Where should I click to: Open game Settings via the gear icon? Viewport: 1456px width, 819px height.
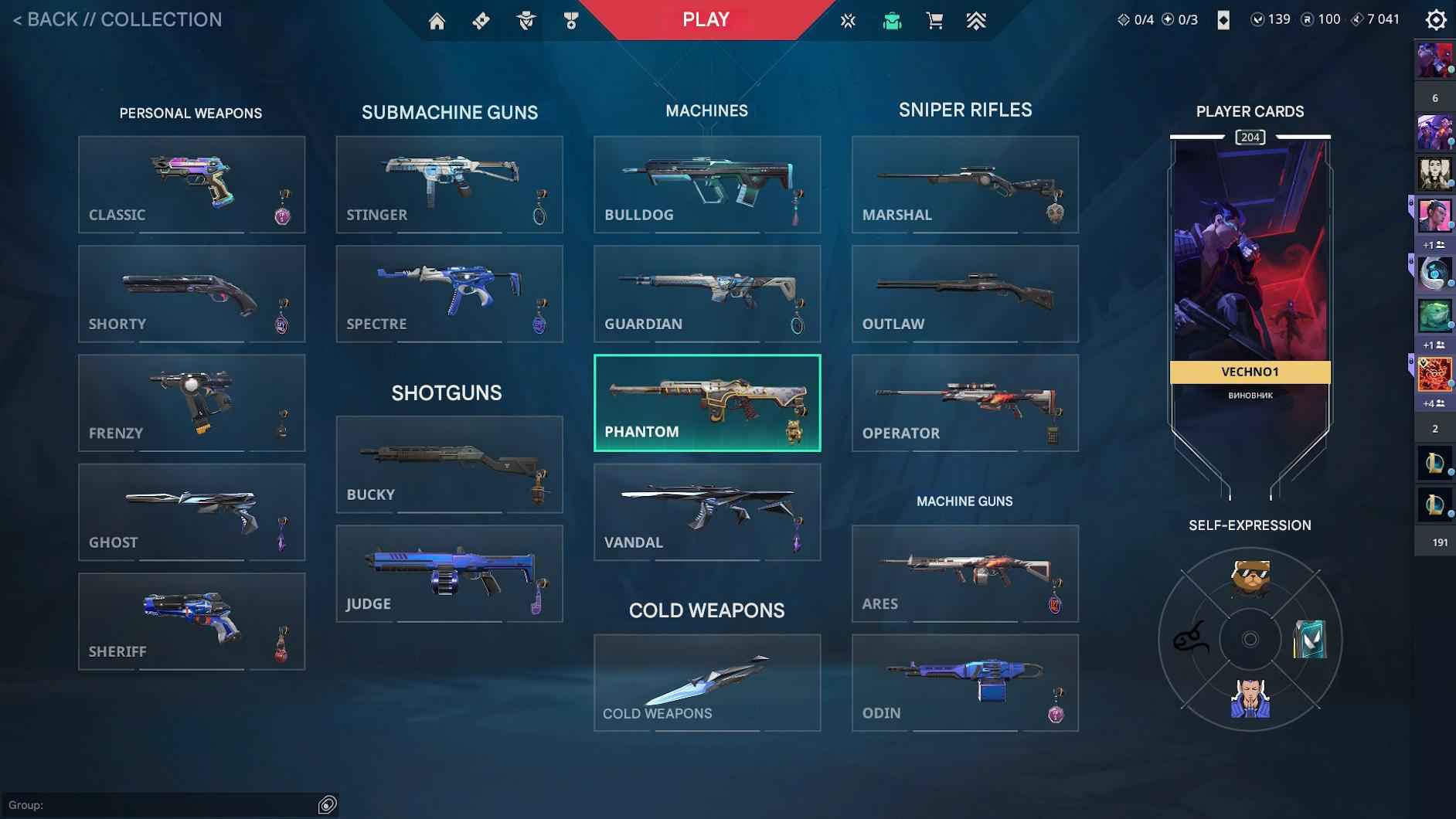click(1435, 19)
